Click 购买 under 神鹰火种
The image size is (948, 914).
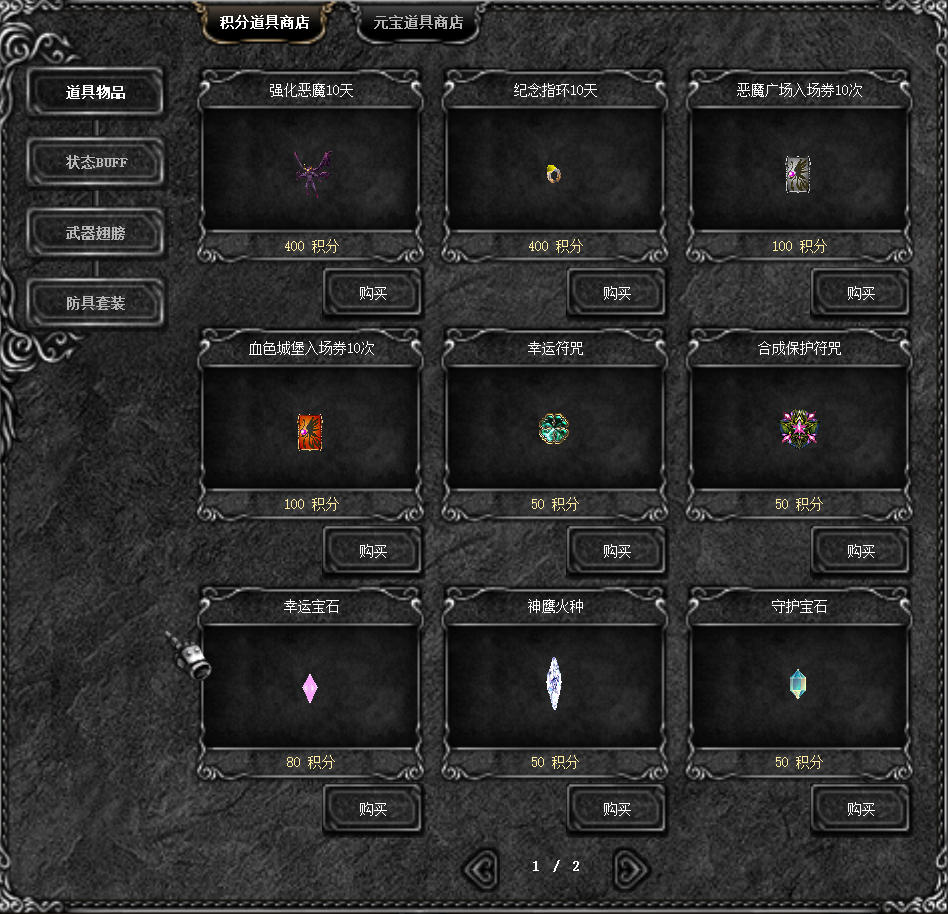pos(617,809)
